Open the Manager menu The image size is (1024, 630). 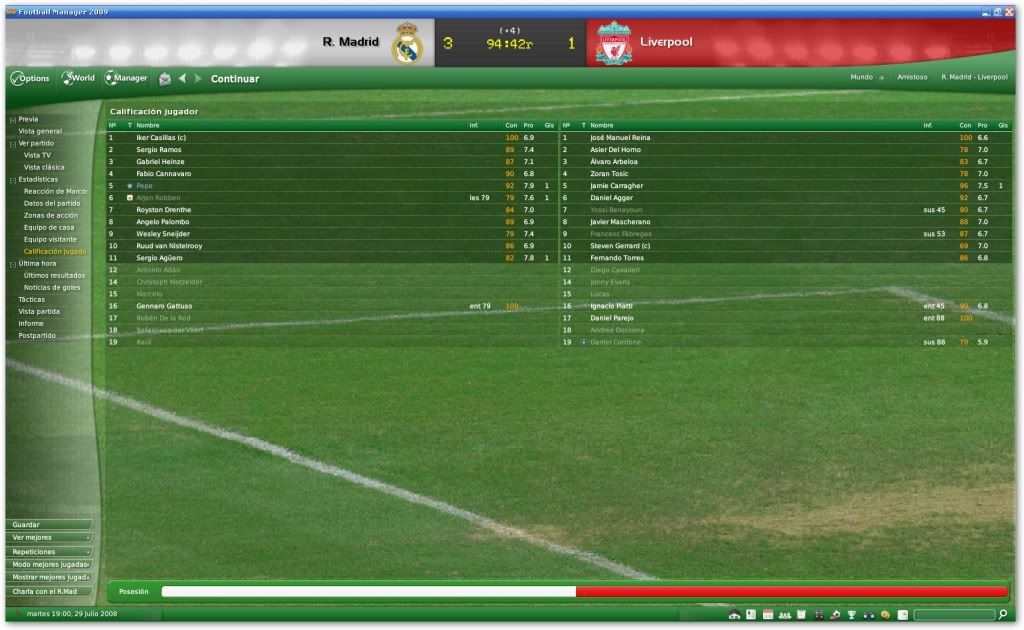click(127, 78)
